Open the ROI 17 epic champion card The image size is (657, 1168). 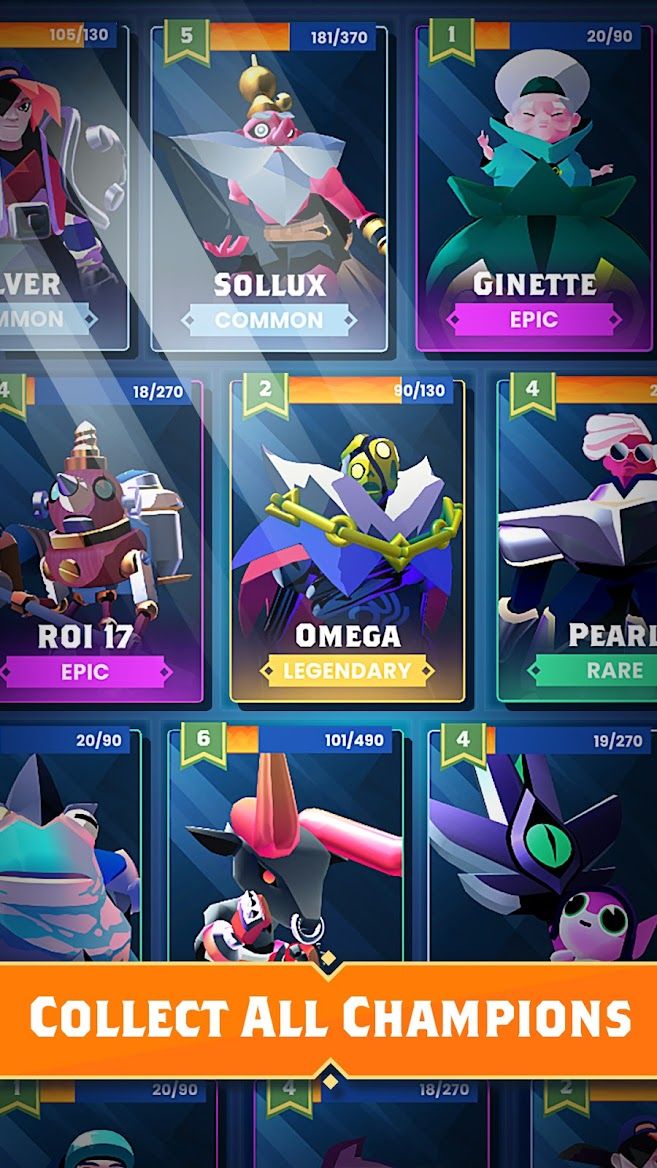click(95, 540)
